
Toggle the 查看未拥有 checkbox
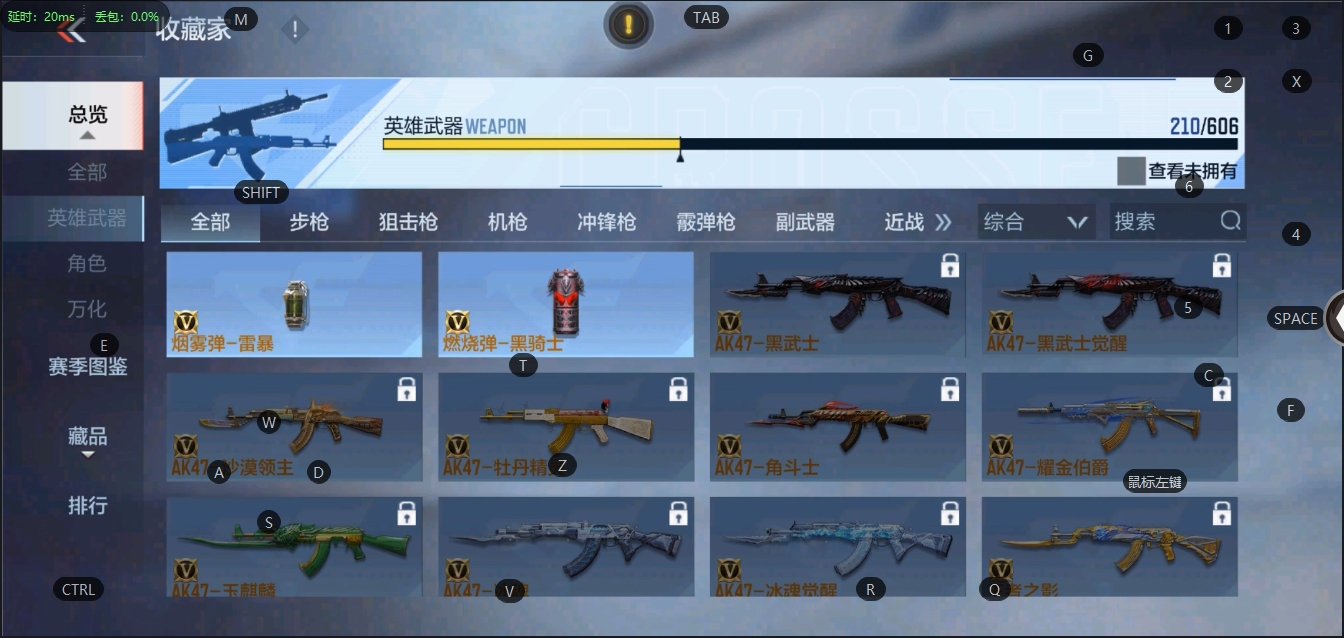pos(1131,171)
